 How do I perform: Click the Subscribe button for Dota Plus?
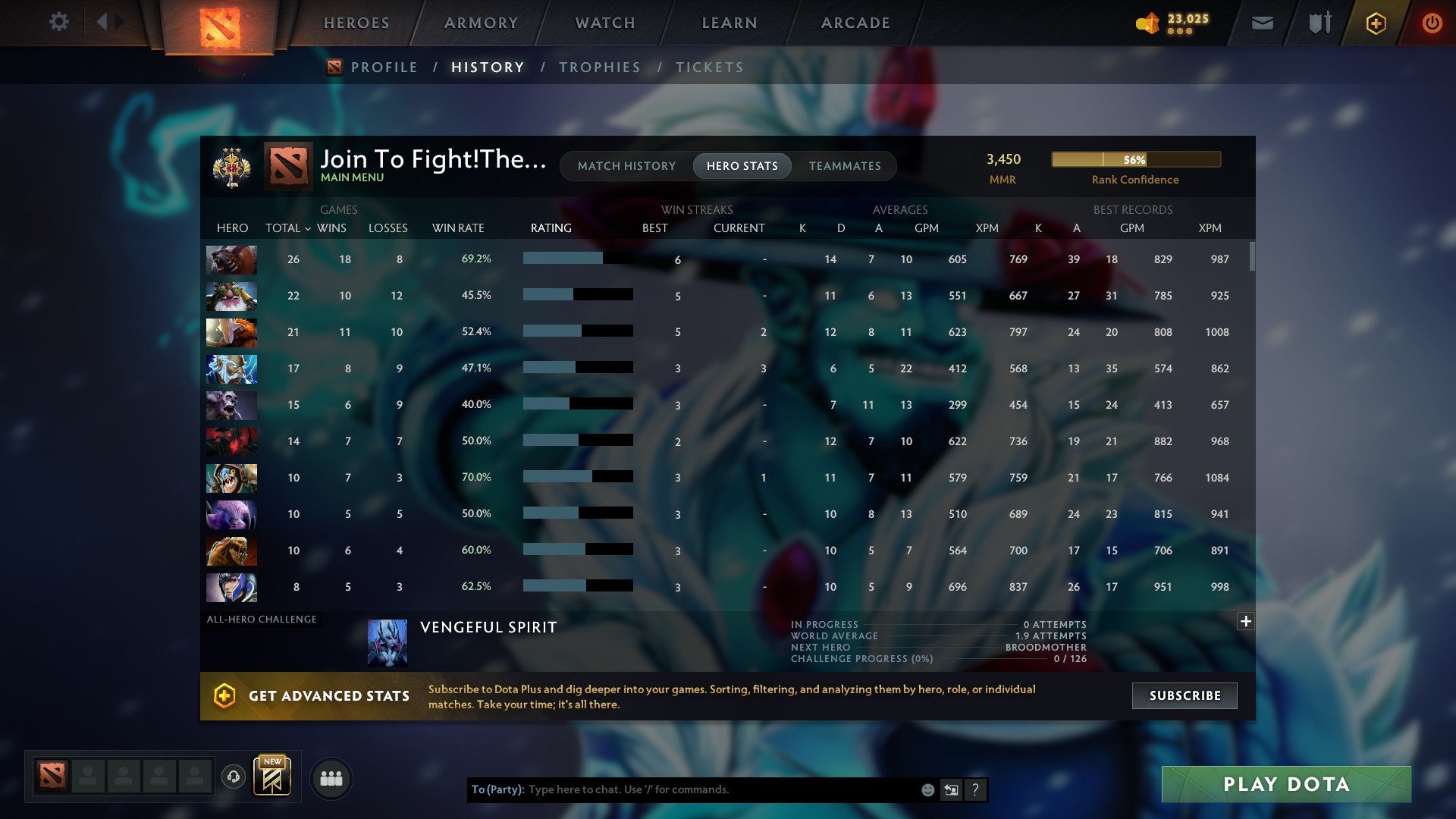click(x=1184, y=695)
